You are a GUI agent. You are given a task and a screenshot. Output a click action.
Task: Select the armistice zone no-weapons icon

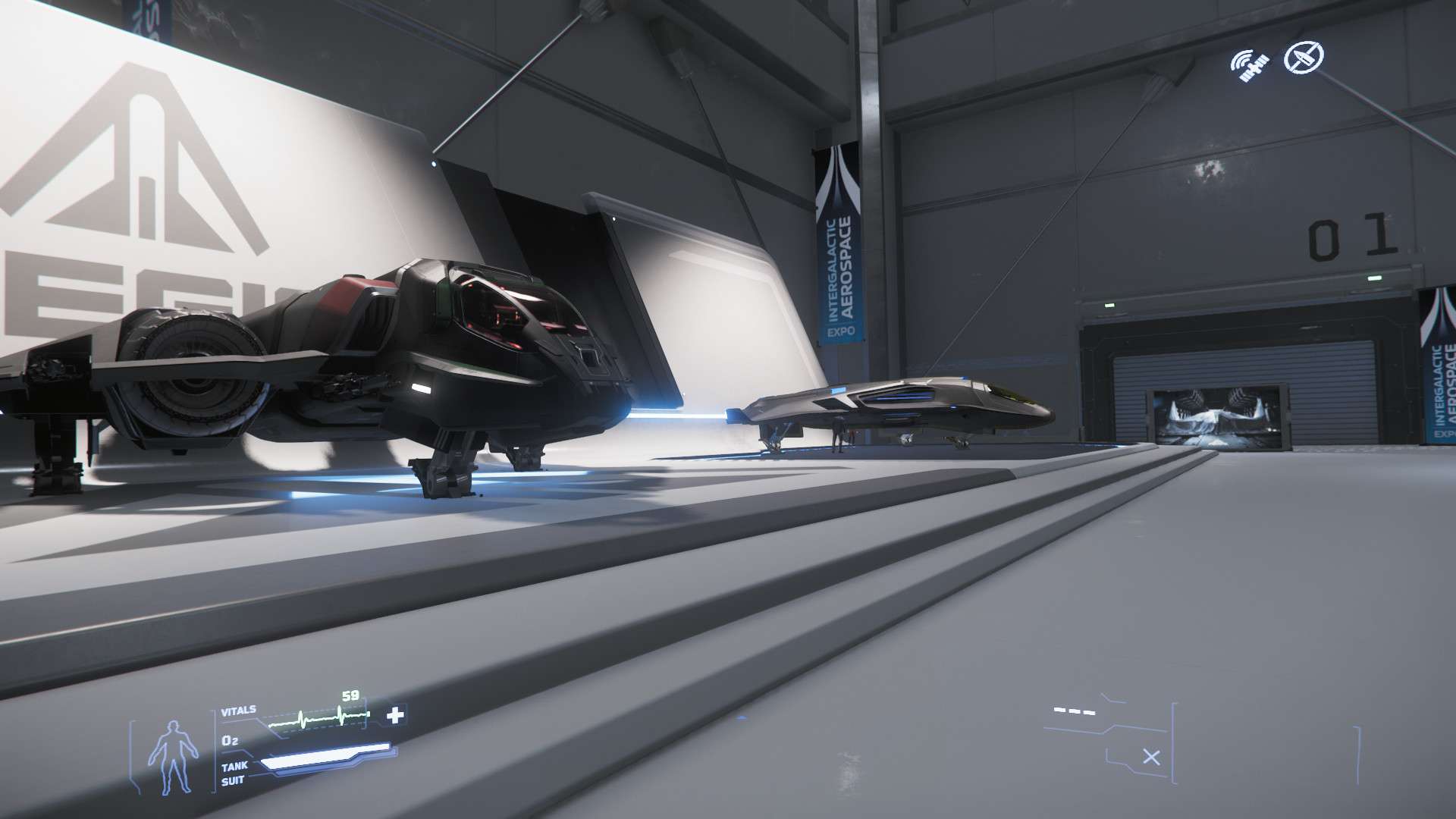(1304, 57)
